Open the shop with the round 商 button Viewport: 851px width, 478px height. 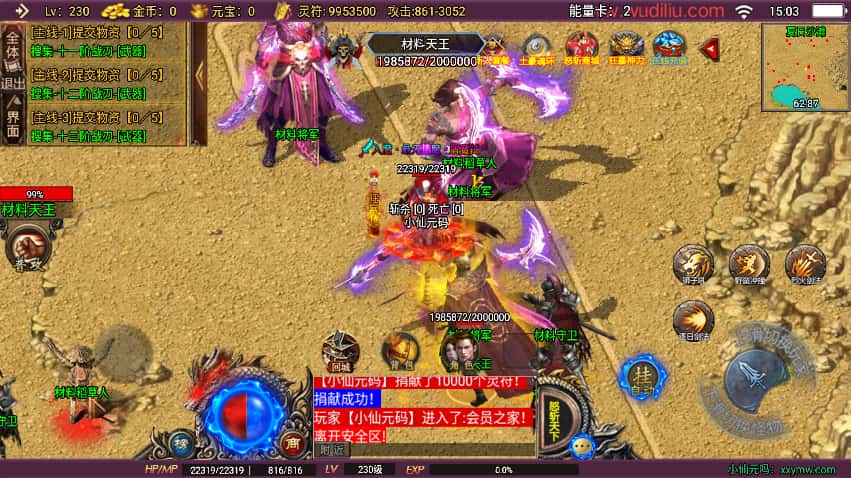pyautogui.click(x=293, y=441)
